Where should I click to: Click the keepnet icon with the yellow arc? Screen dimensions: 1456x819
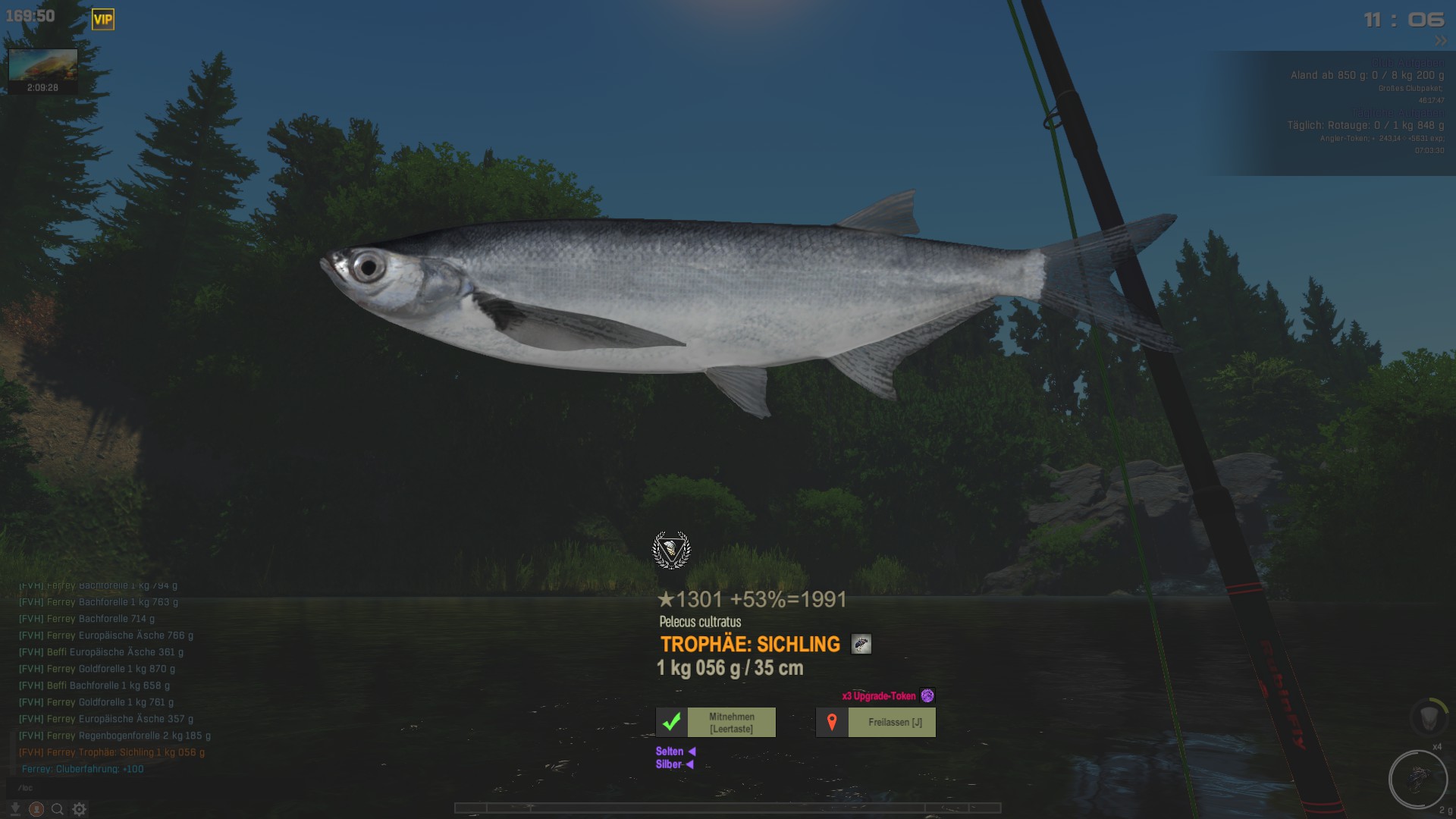pos(1429,717)
